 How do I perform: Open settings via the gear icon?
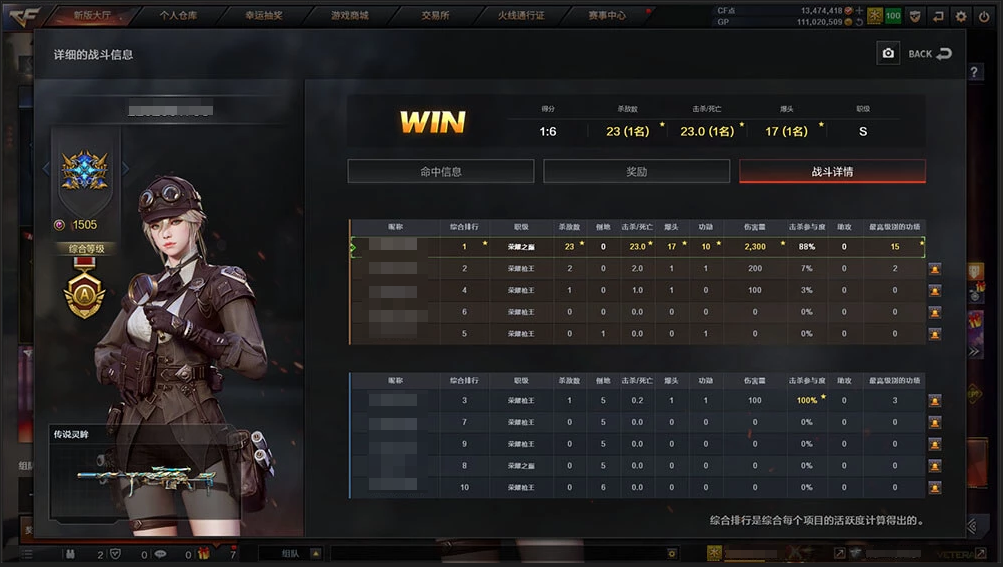click(x=961, y=16)
